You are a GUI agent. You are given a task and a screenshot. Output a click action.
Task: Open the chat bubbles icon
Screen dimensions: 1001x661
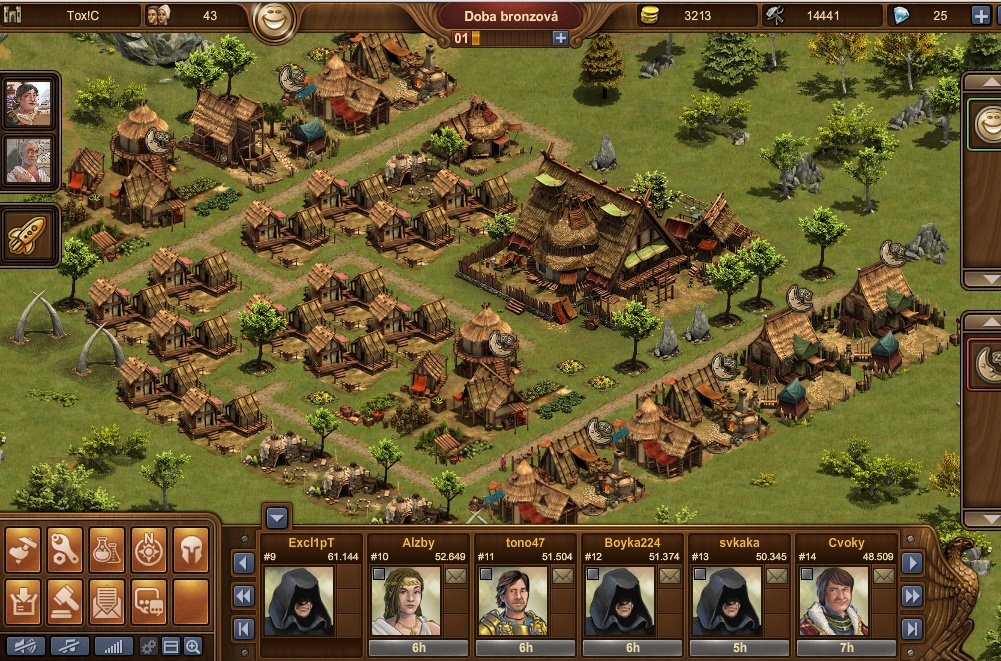pos(149,601)
